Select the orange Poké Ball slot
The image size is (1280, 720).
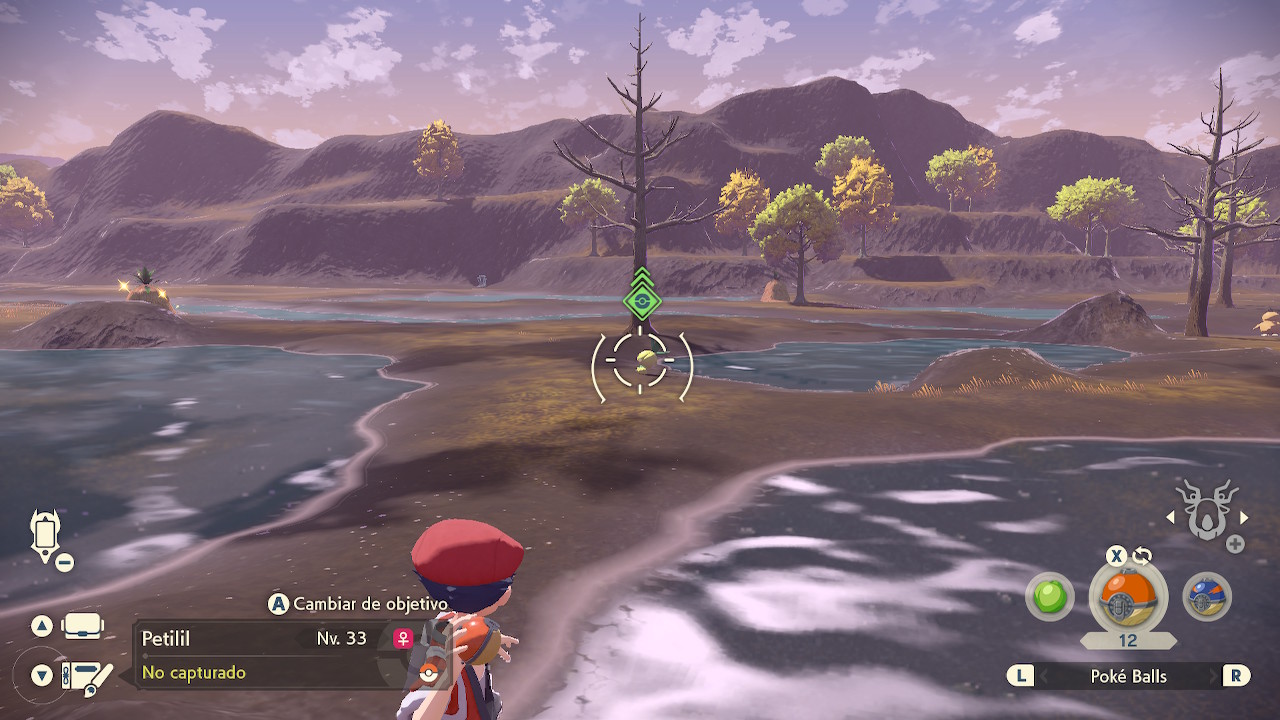1127,598
